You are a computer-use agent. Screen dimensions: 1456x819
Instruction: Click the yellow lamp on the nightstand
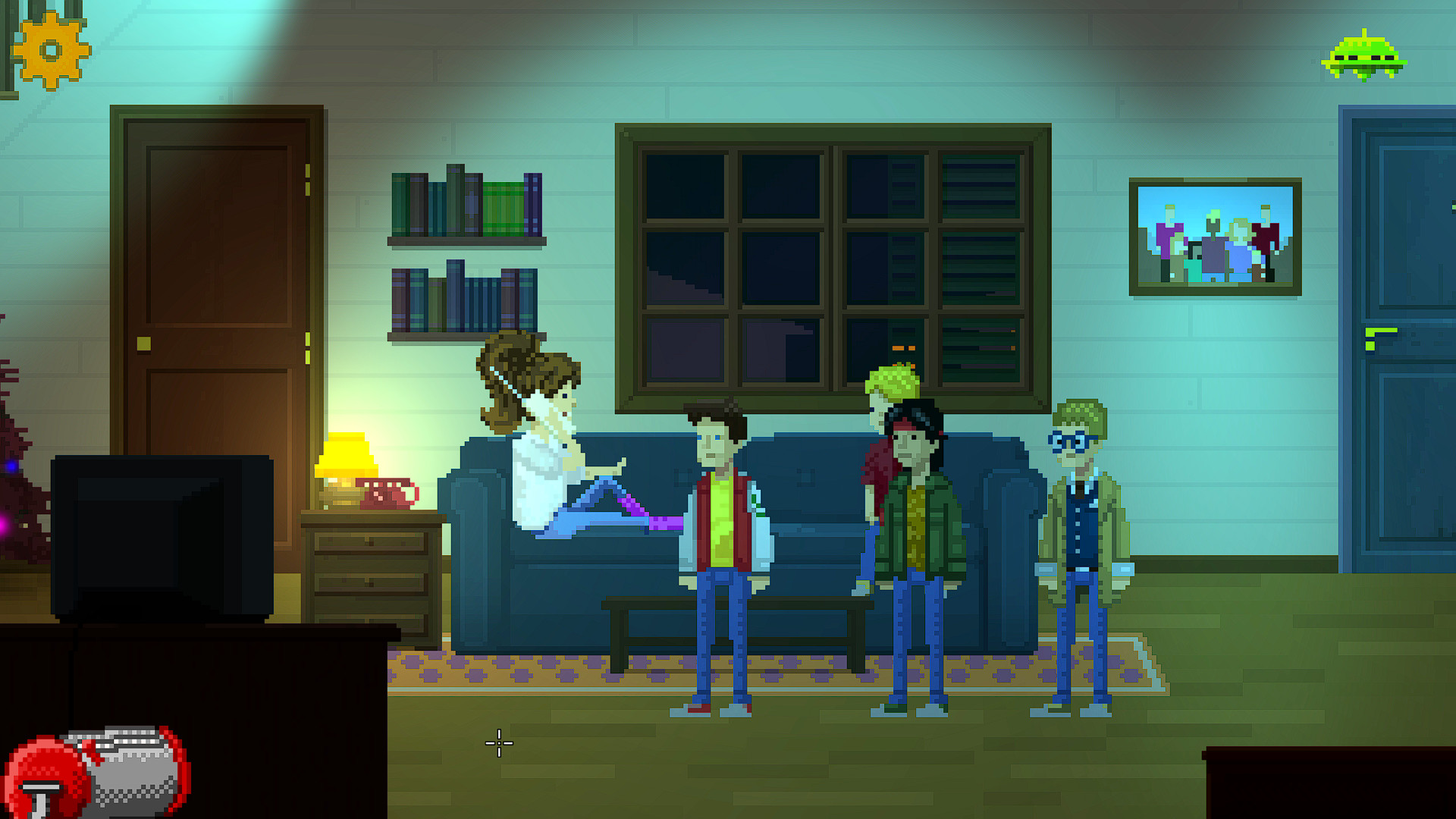[x=348, y=455]
